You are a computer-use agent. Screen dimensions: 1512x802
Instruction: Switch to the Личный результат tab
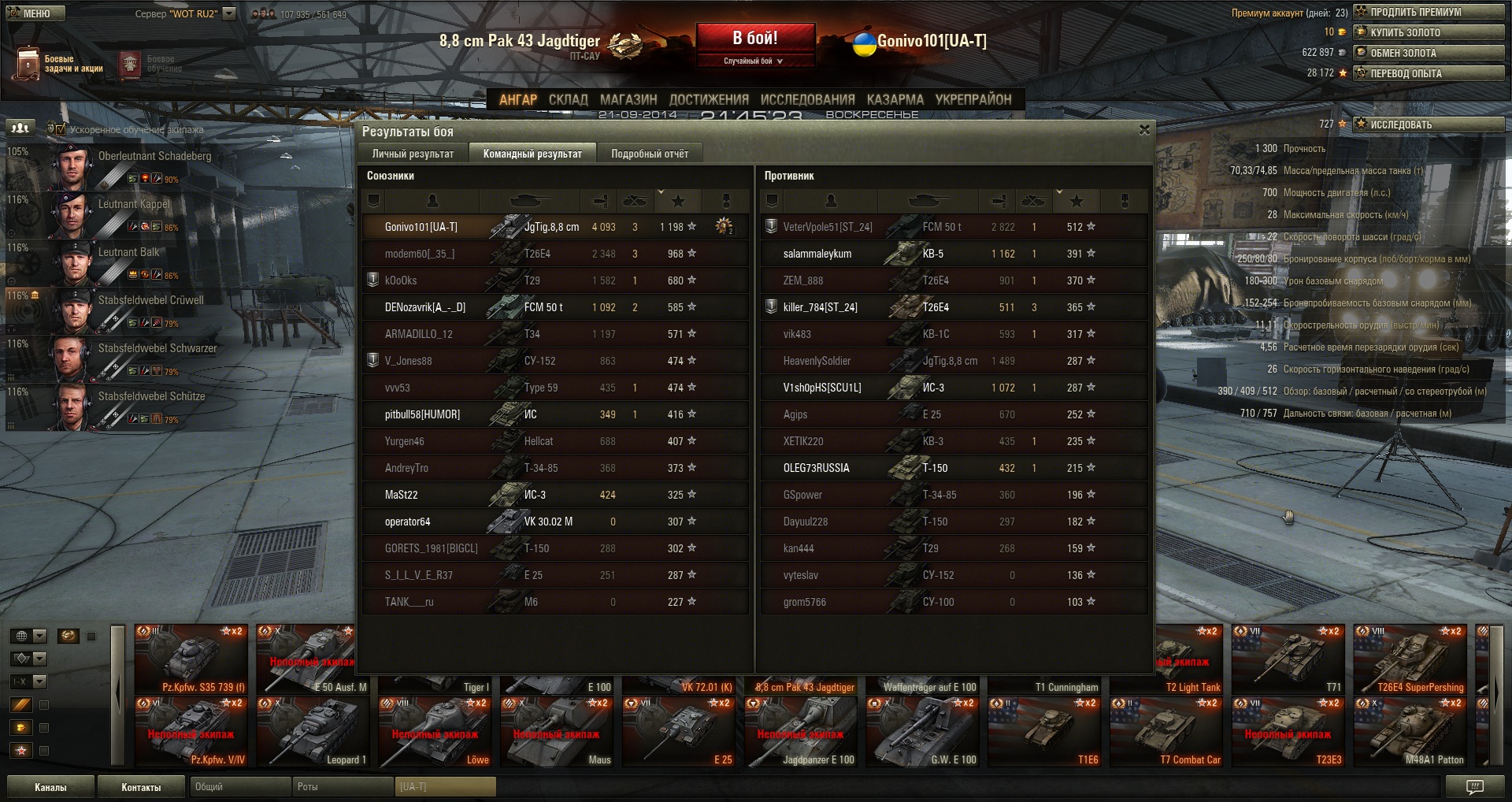(413, 154)
